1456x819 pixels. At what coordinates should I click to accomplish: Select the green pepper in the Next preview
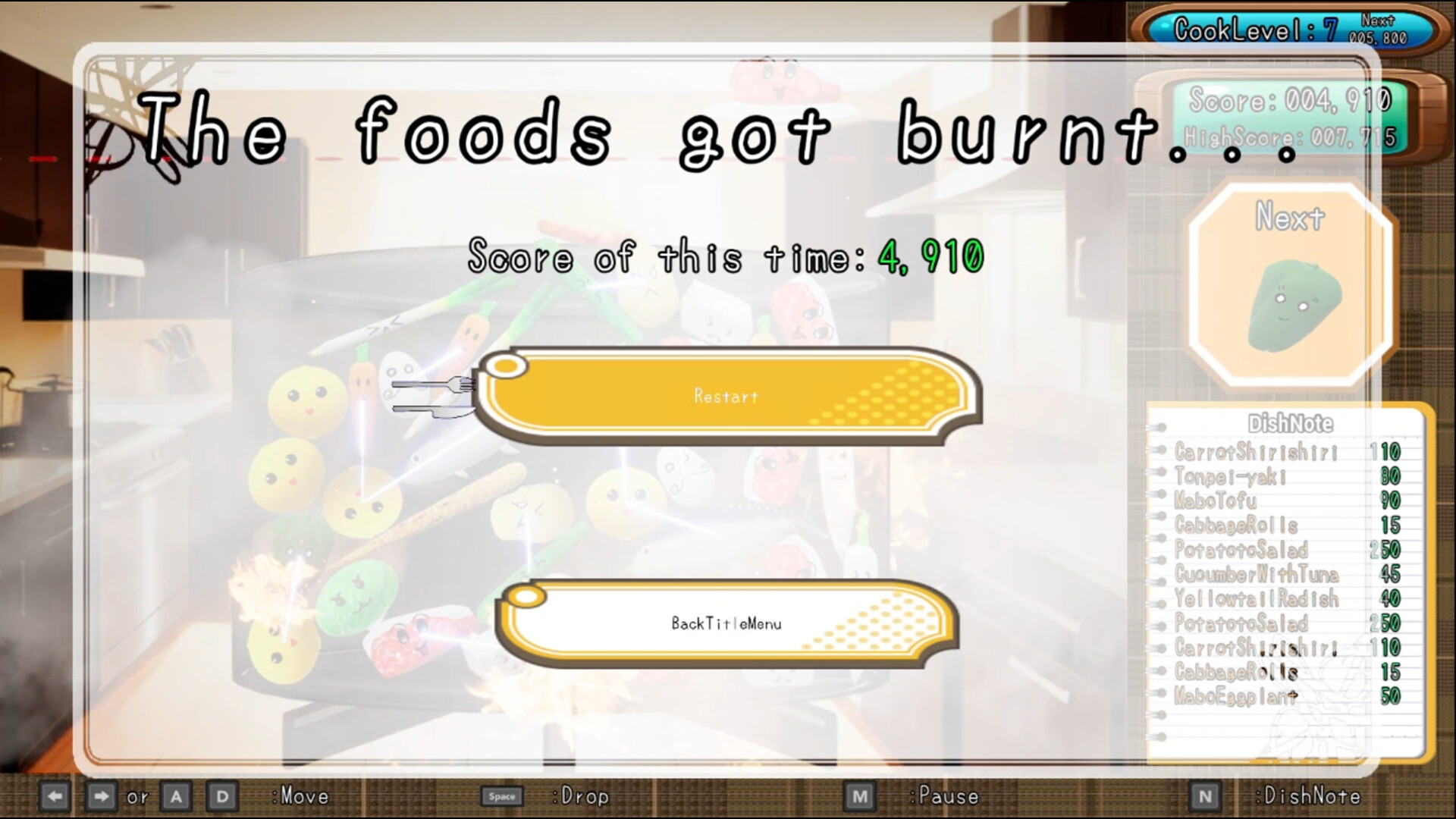click(x=1294, y=303)
